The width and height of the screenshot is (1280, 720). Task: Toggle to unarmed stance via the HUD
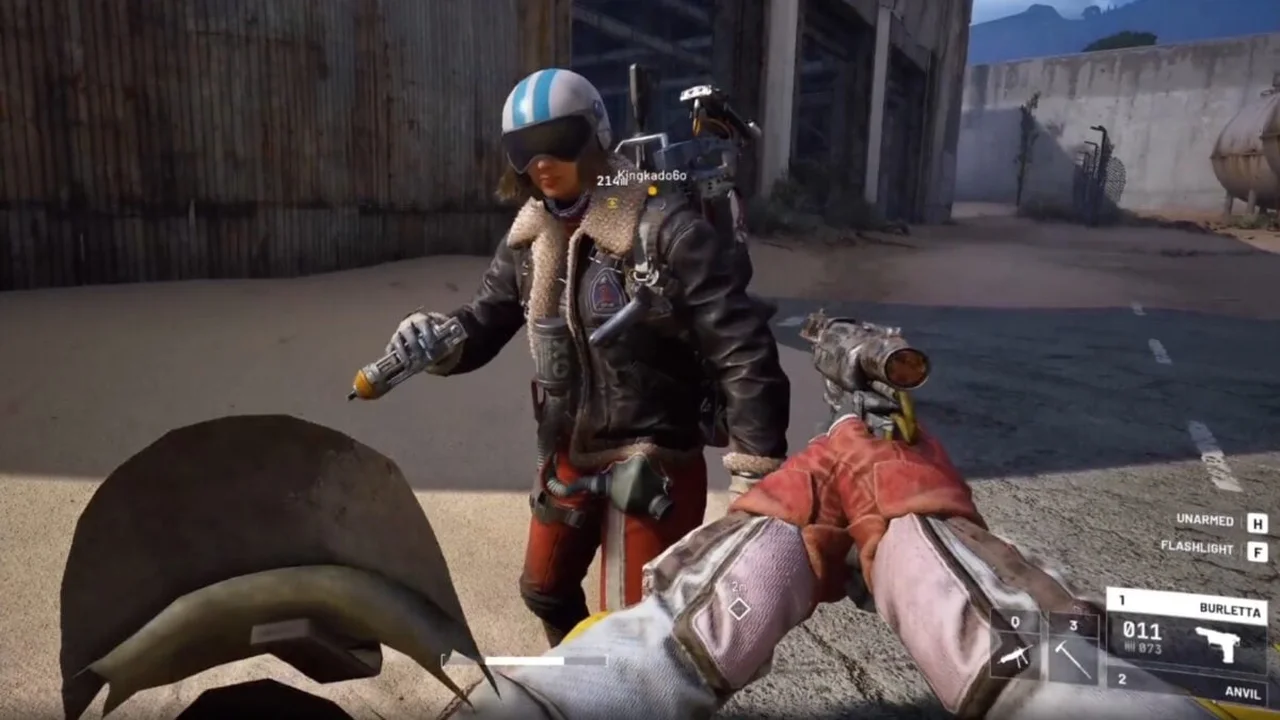click(x=1205, y=520)
